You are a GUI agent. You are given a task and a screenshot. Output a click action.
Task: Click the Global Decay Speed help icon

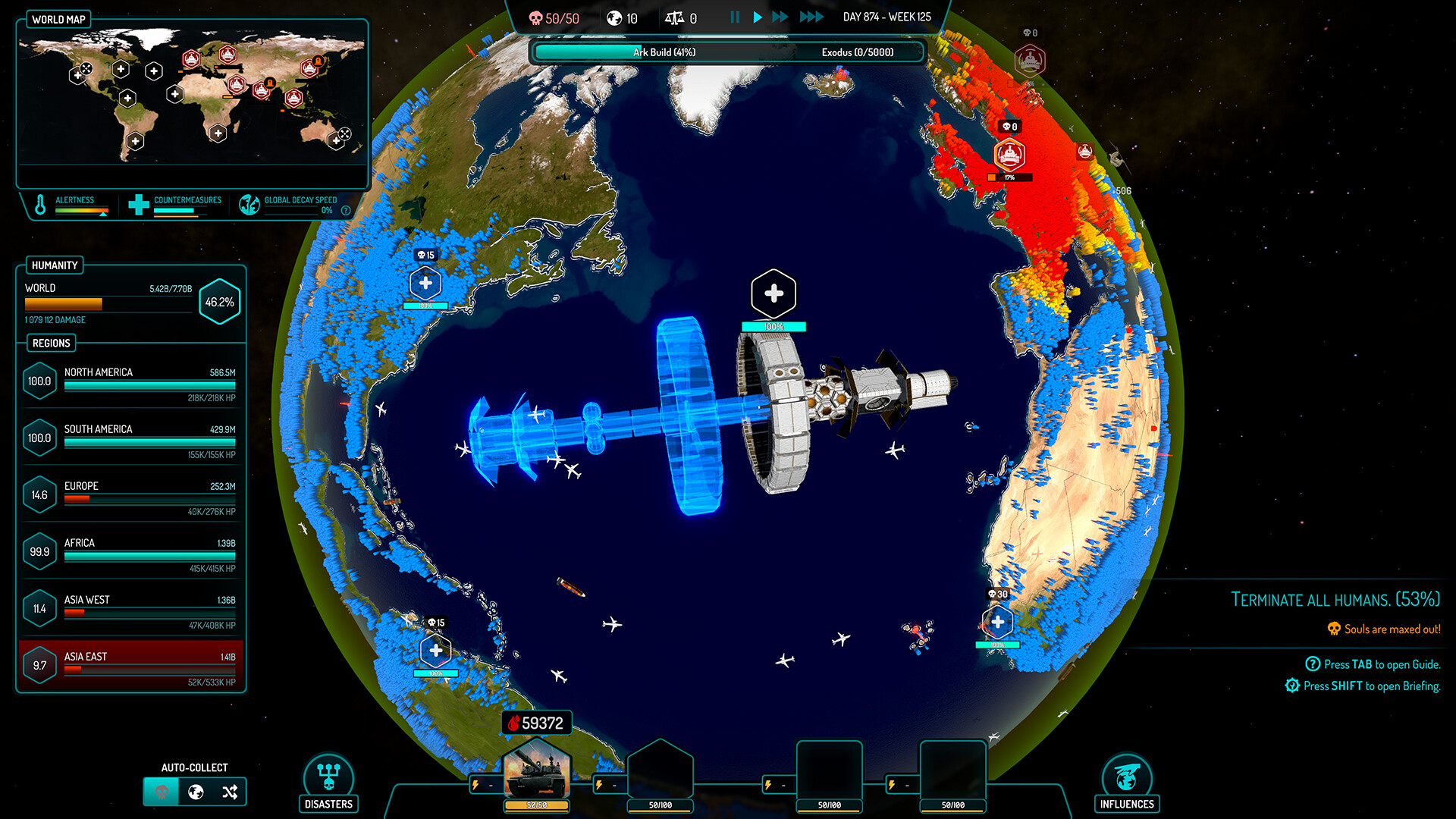tap(346, 211)
